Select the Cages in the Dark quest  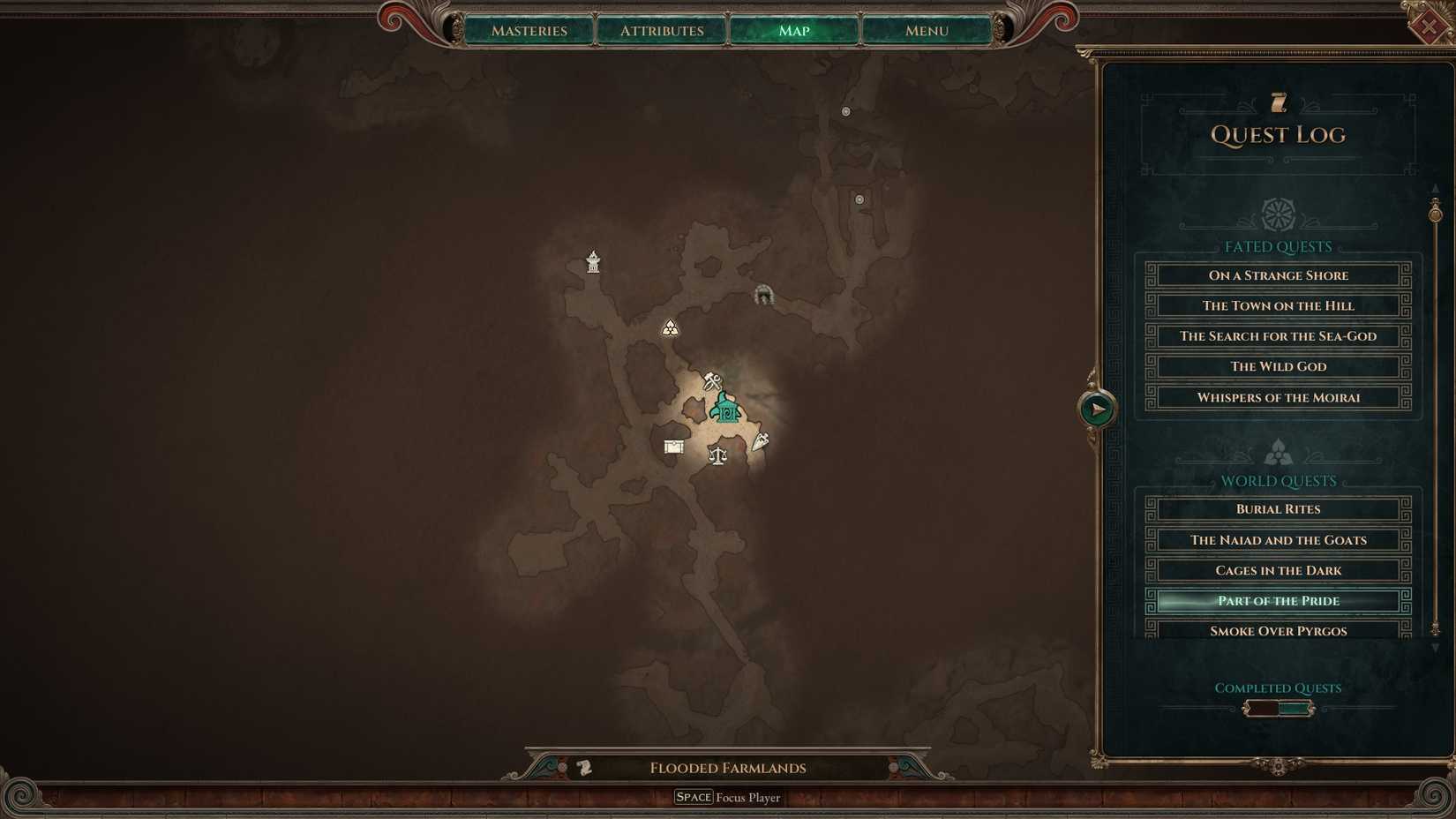pos(1277,569)
